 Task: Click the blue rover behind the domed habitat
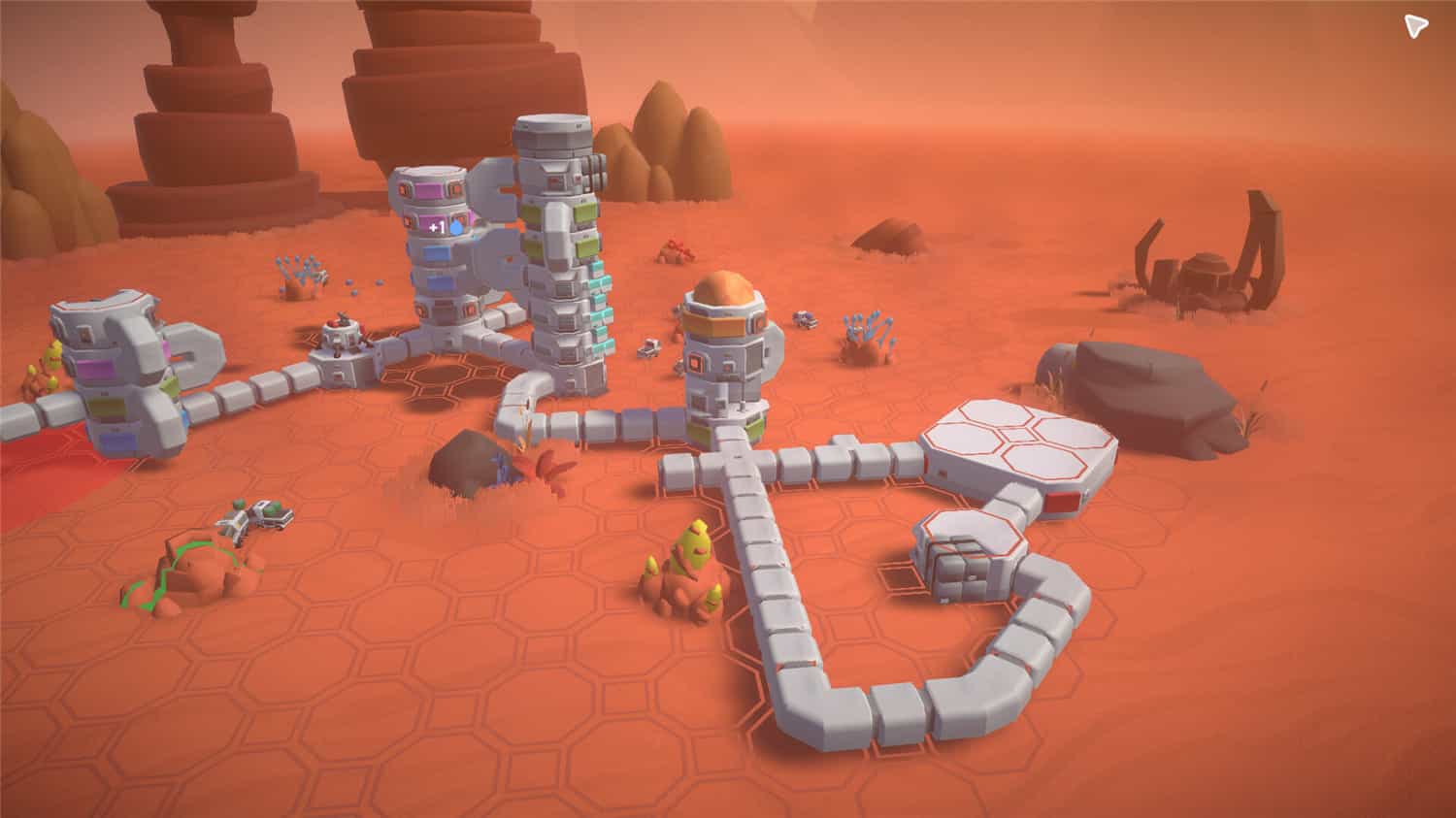click(x=803, y=320)
